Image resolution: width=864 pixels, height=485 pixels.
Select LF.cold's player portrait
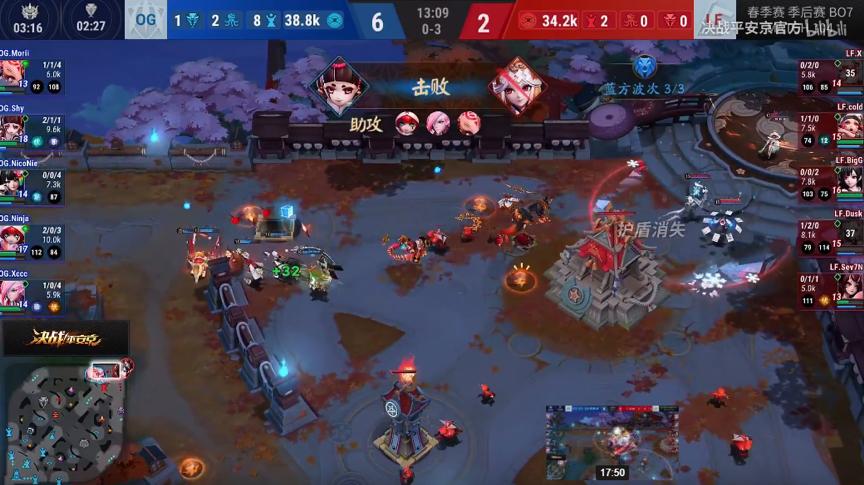851,125
